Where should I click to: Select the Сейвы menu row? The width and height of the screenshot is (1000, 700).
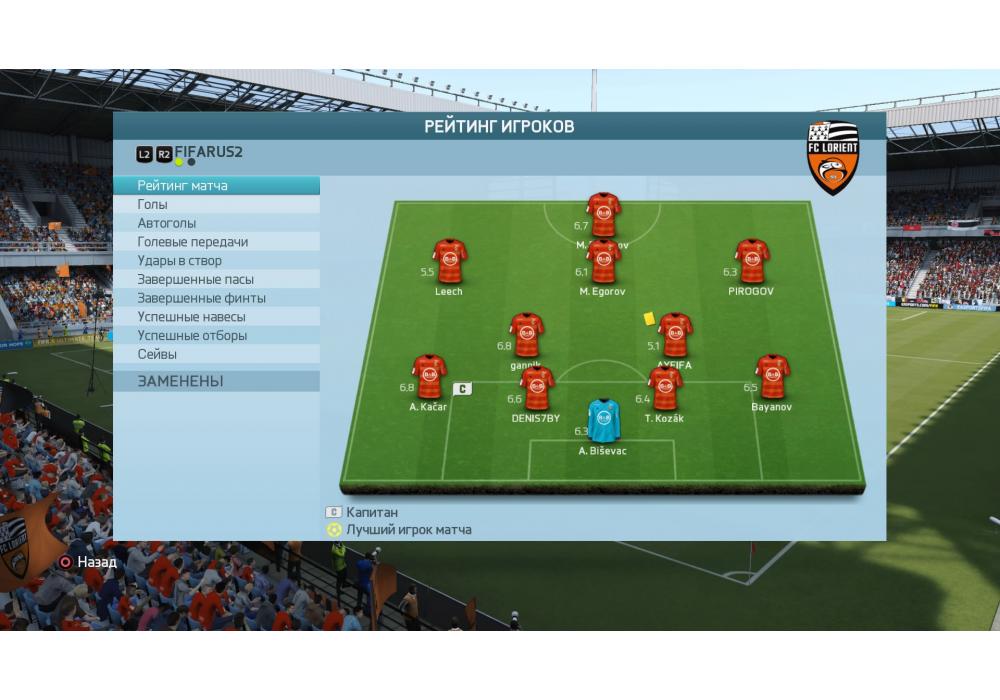tap(216, 354)
